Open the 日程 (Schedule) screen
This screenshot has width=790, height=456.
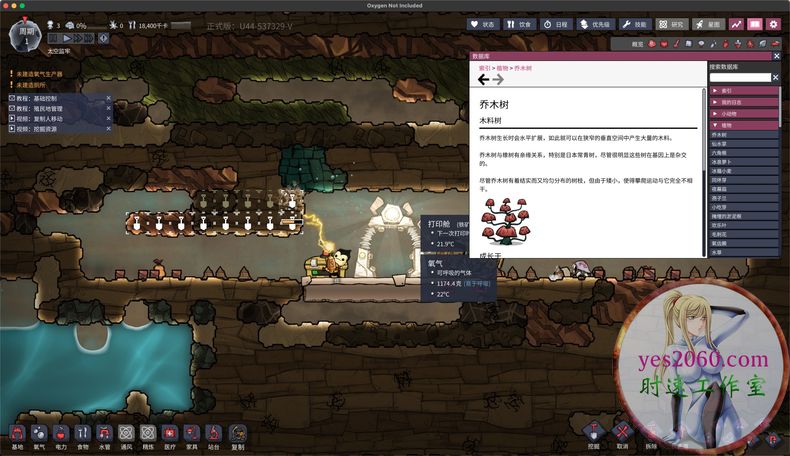click(555, 24)
